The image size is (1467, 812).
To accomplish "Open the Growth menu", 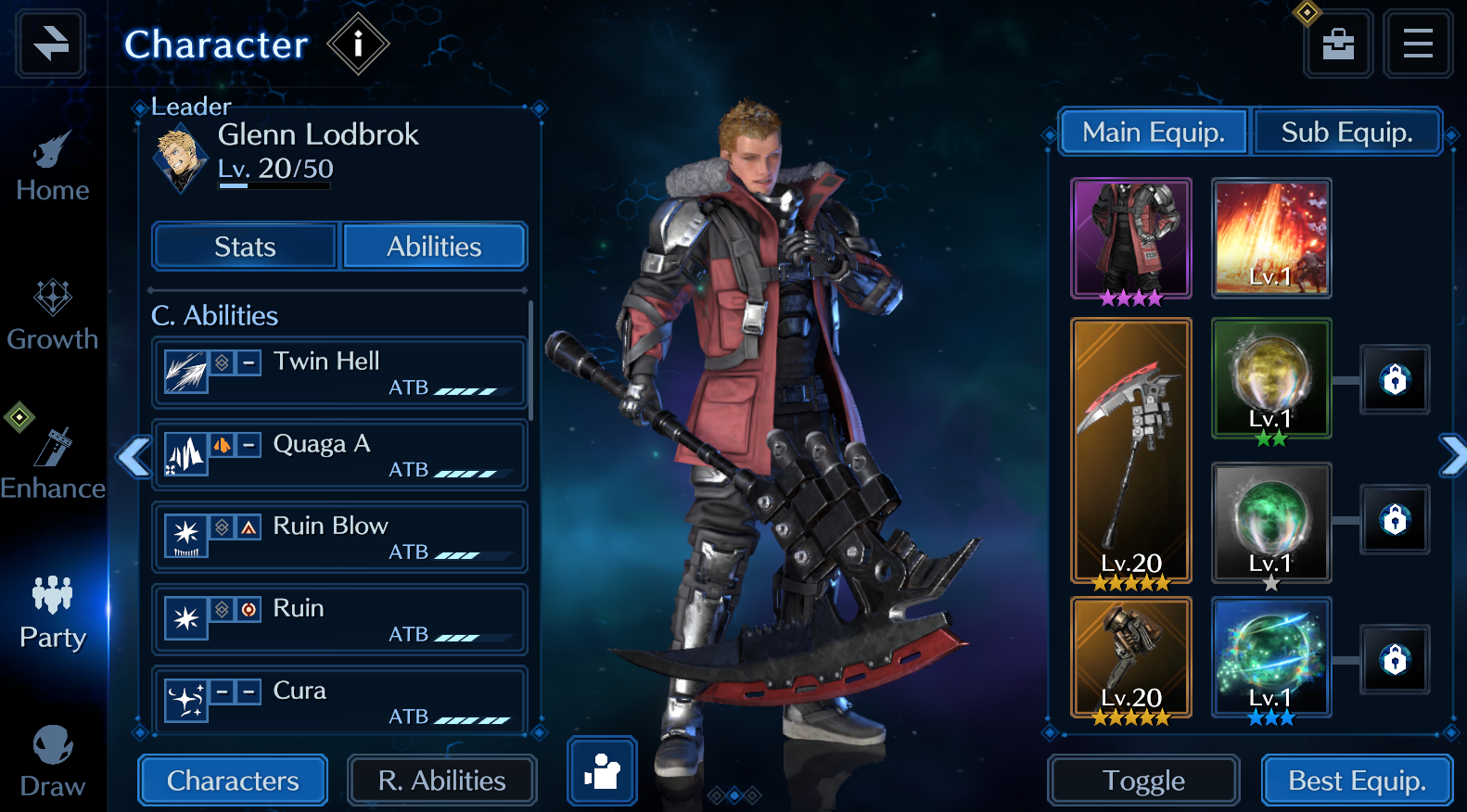I will [x=53, y=317].
